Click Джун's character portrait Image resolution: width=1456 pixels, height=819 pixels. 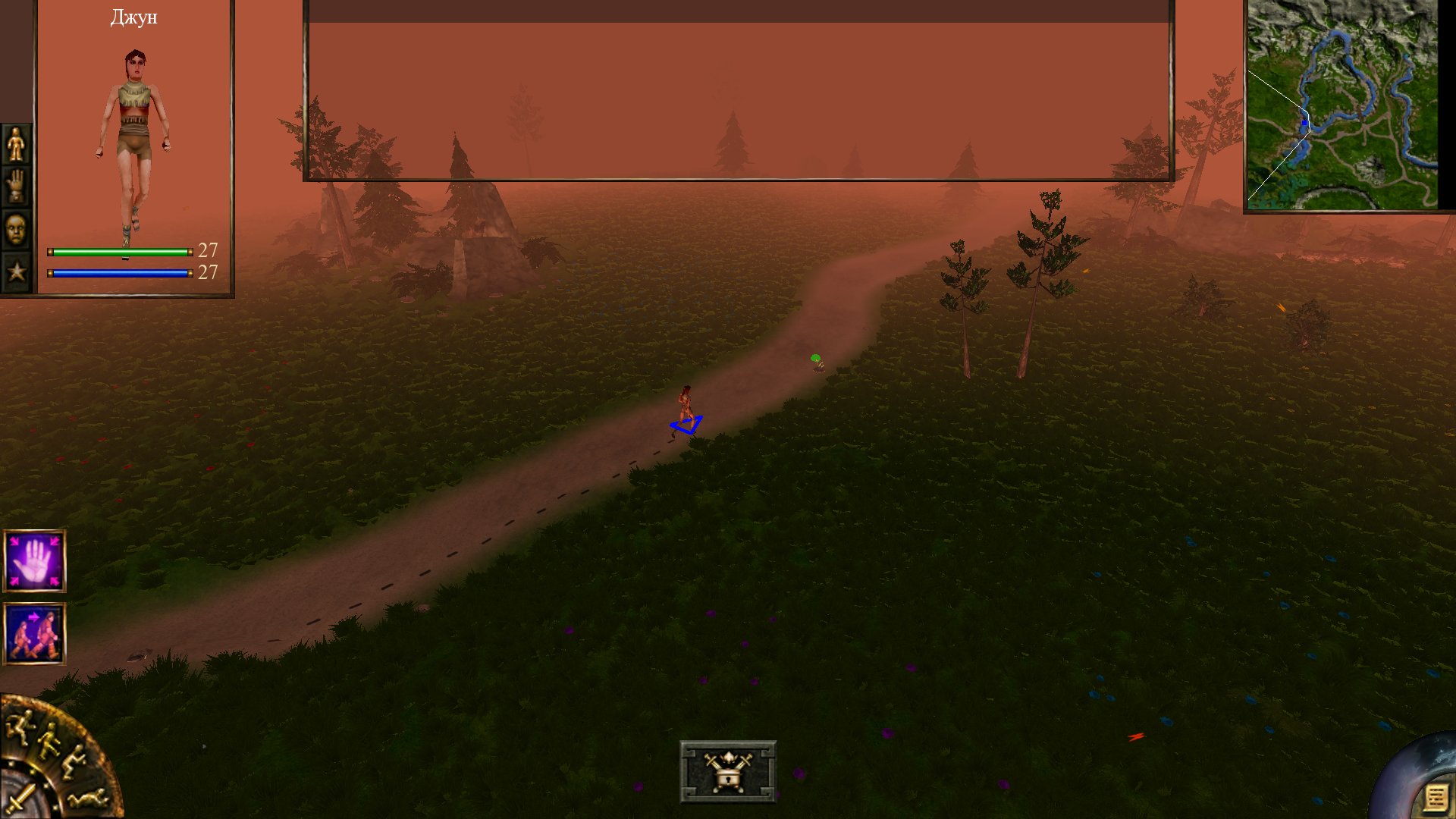pos(134,144)
